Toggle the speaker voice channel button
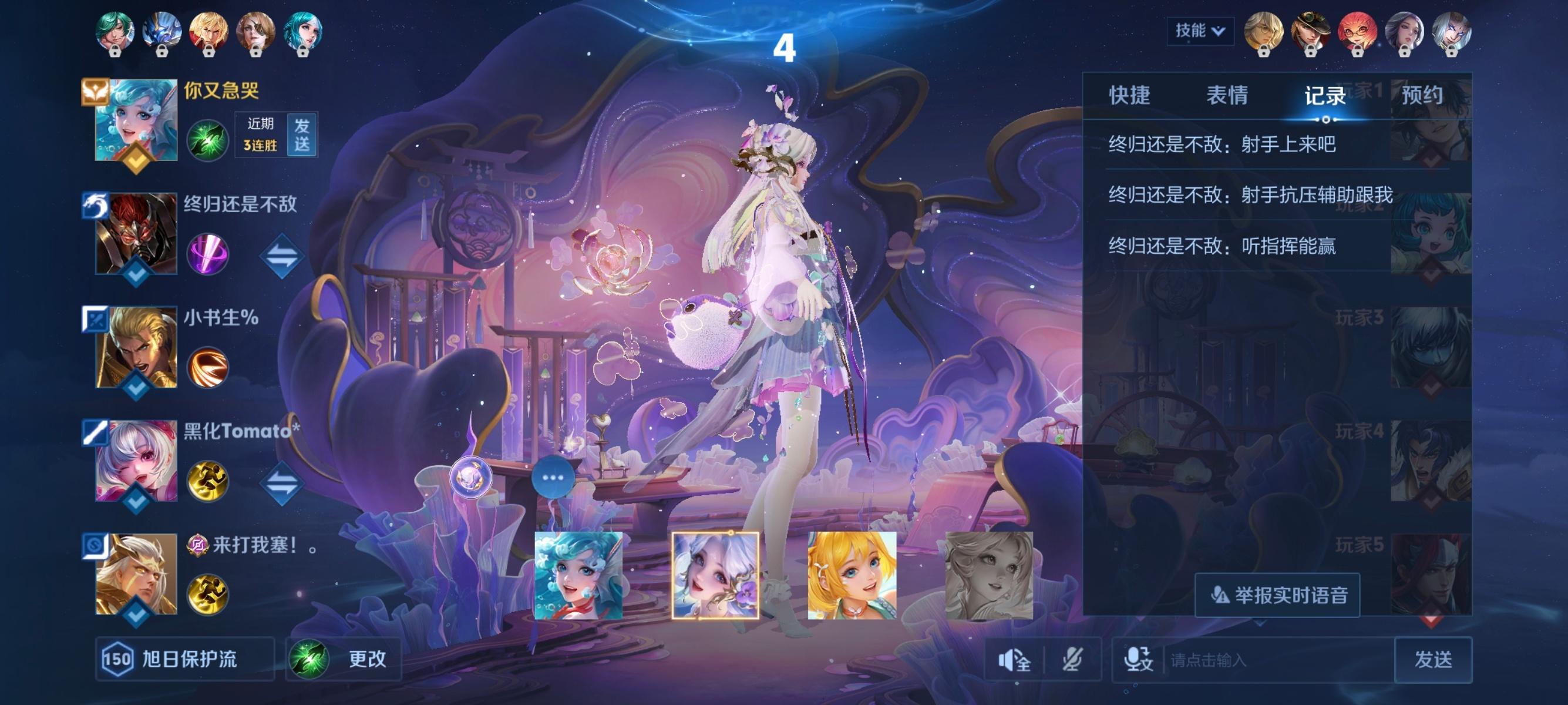The width and height of the screenshot is (1568, 705). [1014, 660]
